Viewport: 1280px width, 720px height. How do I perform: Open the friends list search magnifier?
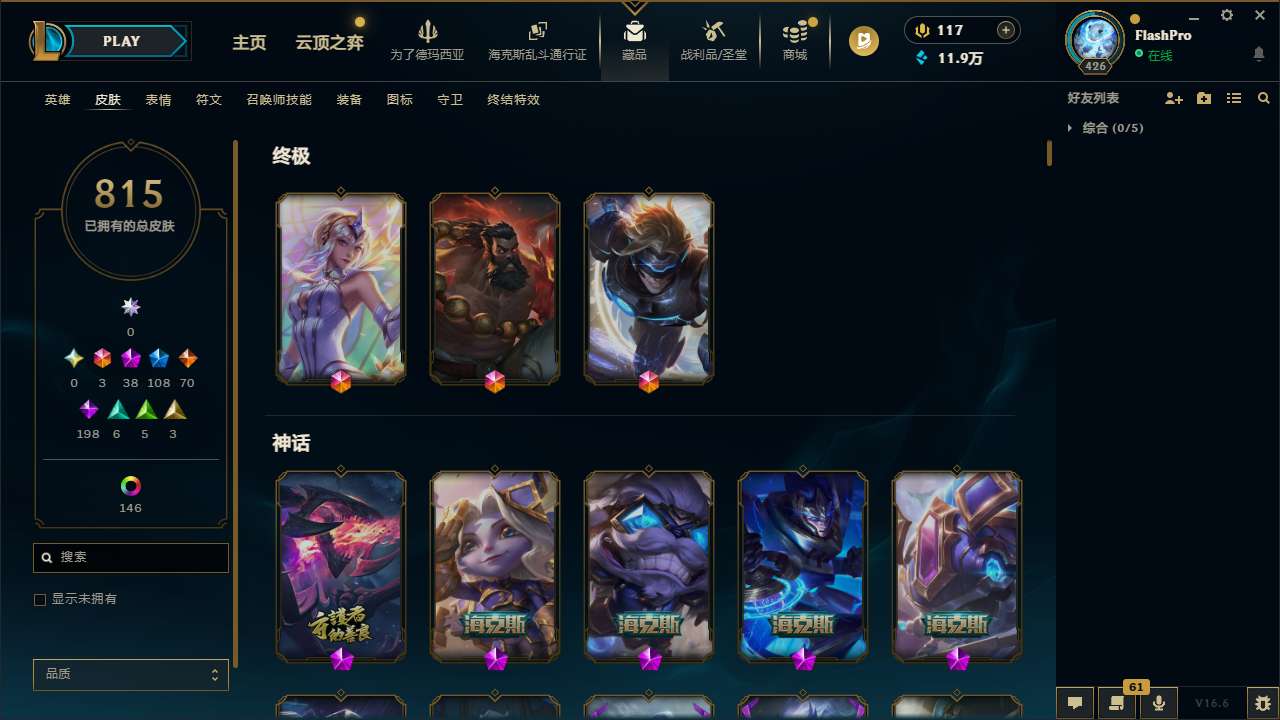coord(1263,98)
